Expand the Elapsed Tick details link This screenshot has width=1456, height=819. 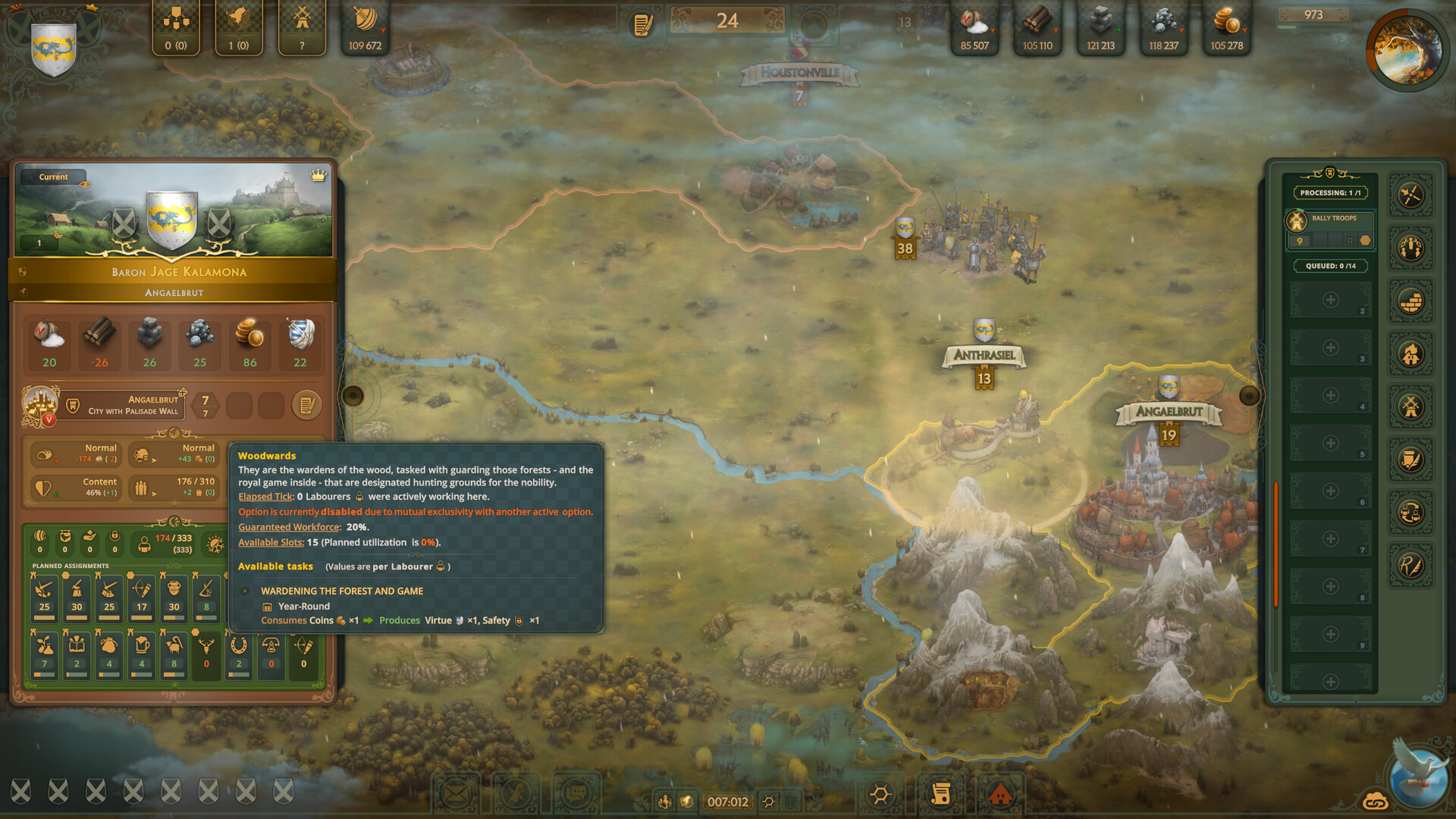pos(265,496)
